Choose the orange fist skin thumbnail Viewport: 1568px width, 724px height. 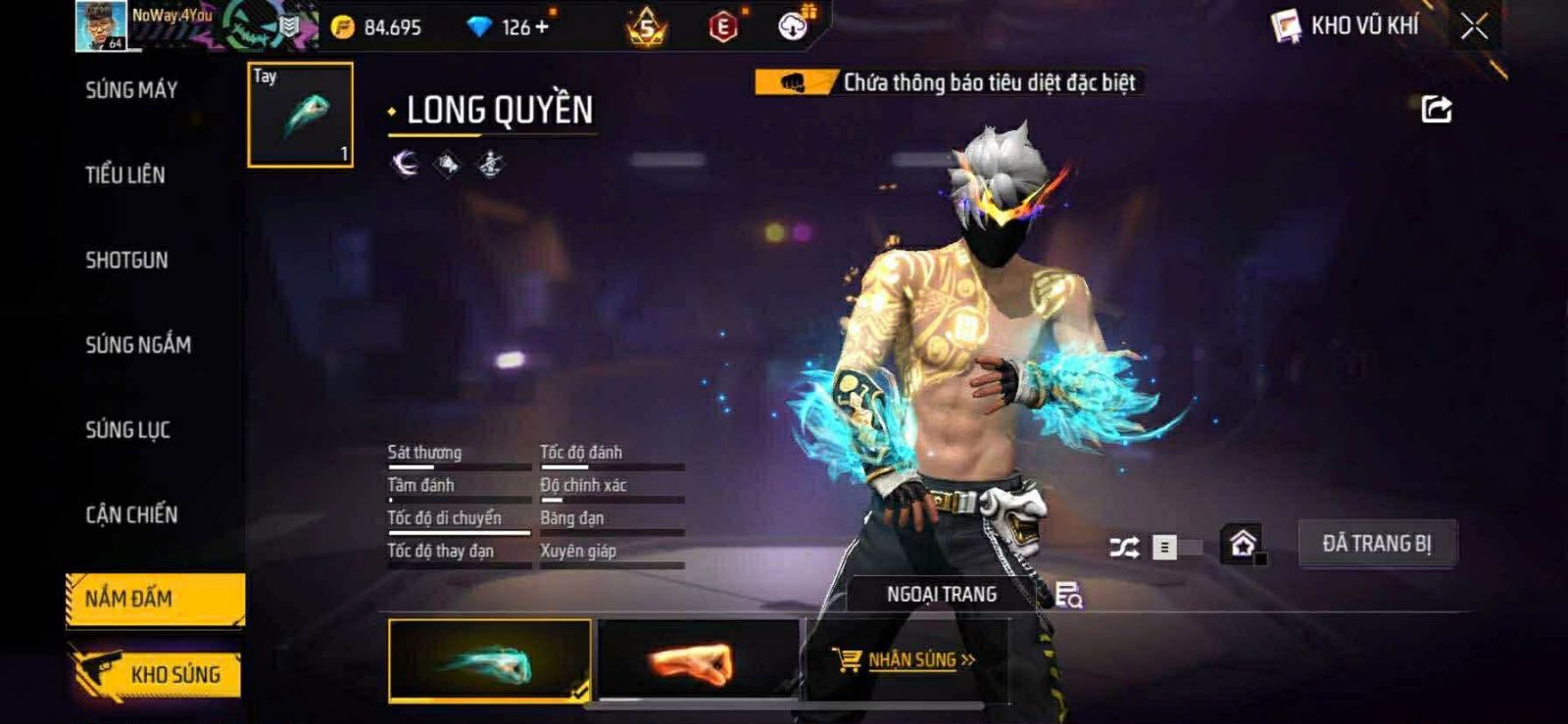(x=698, y=660)
